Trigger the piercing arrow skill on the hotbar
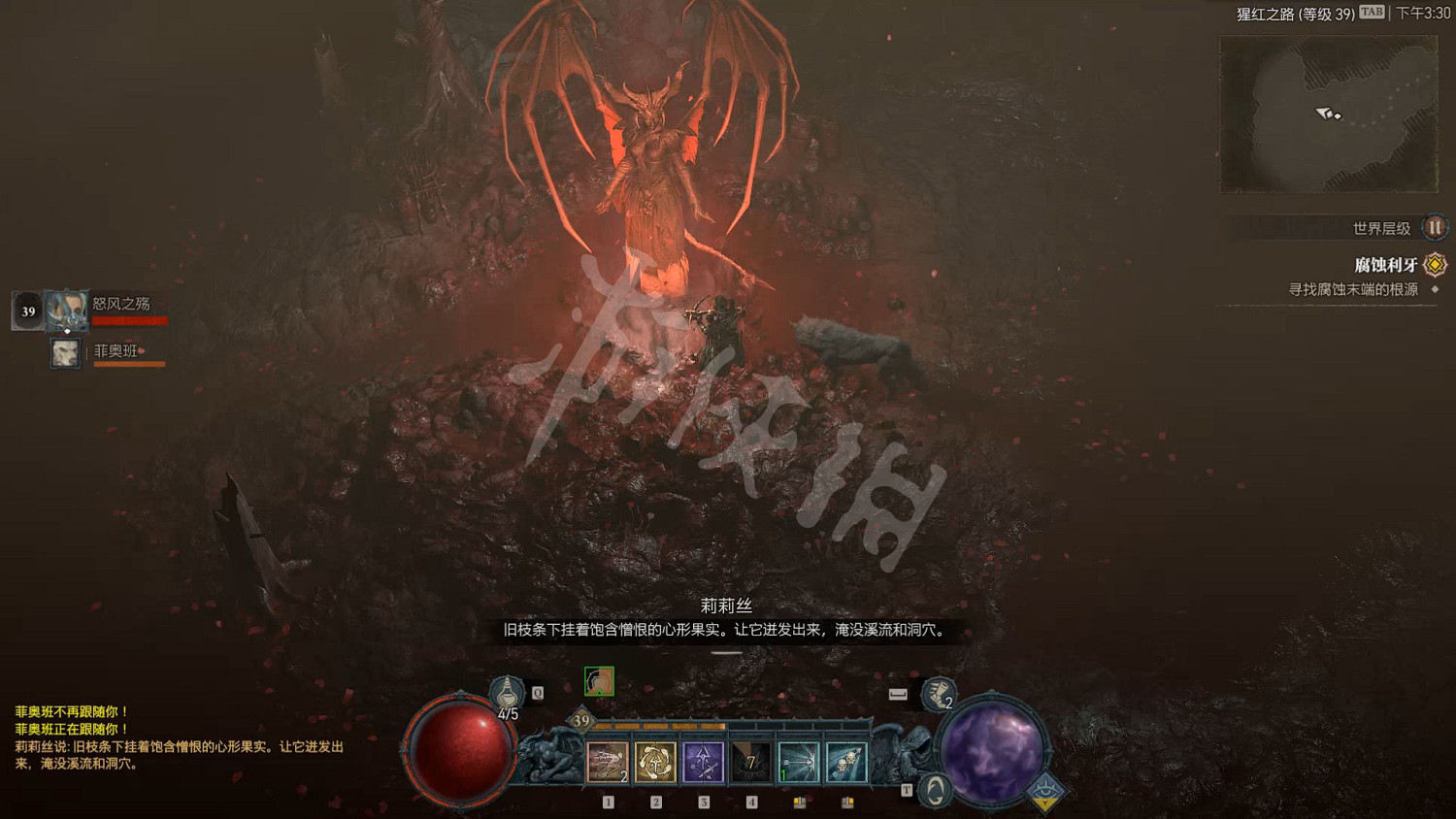The width and height of the screenshot is (1456, 819). (x=798, y=762)
